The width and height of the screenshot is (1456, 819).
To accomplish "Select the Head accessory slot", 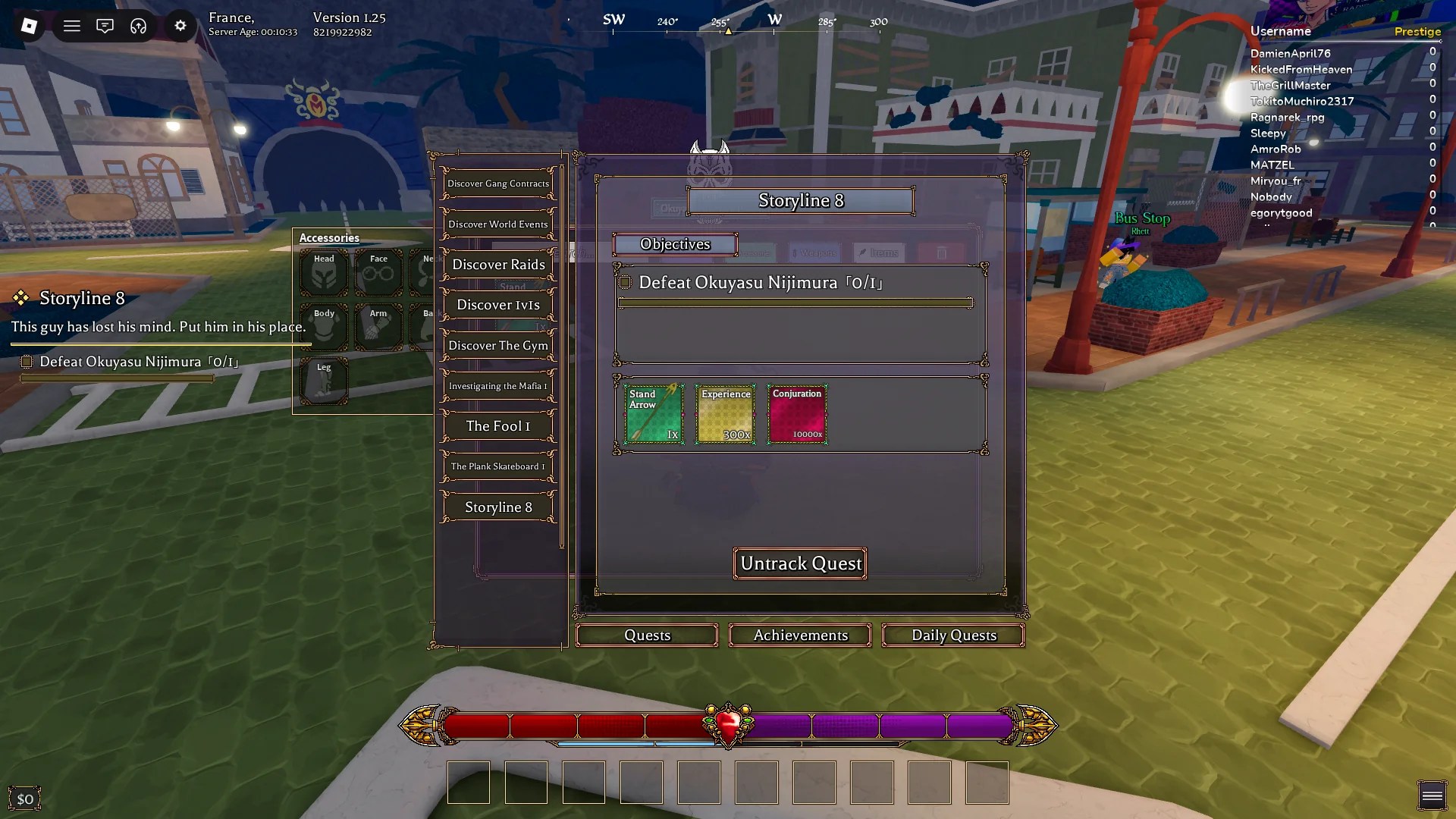I will 324,272.
